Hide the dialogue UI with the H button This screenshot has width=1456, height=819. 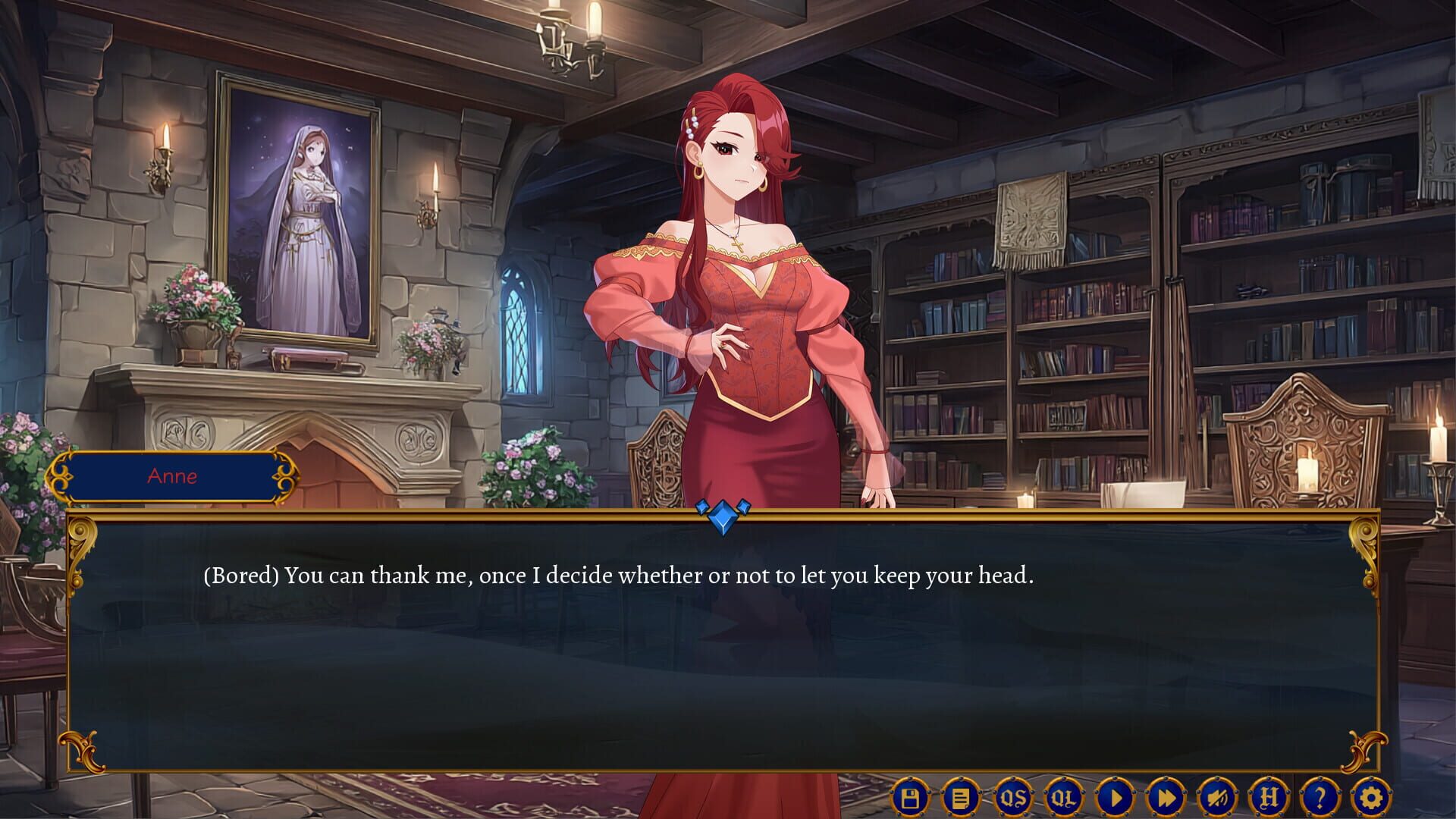coord(1269,796)
